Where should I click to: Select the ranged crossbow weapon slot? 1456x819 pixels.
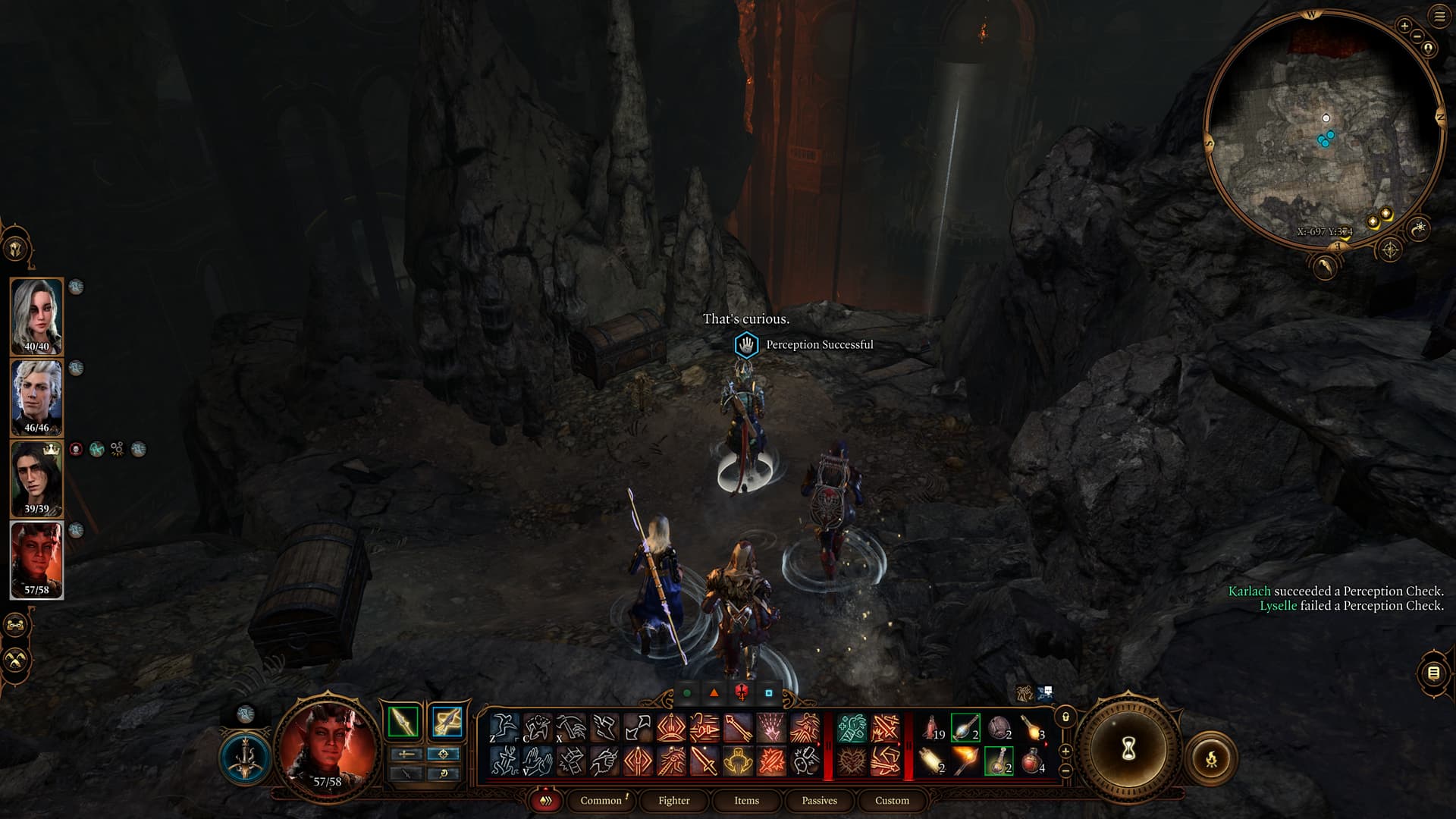click(x=447, y=722)
